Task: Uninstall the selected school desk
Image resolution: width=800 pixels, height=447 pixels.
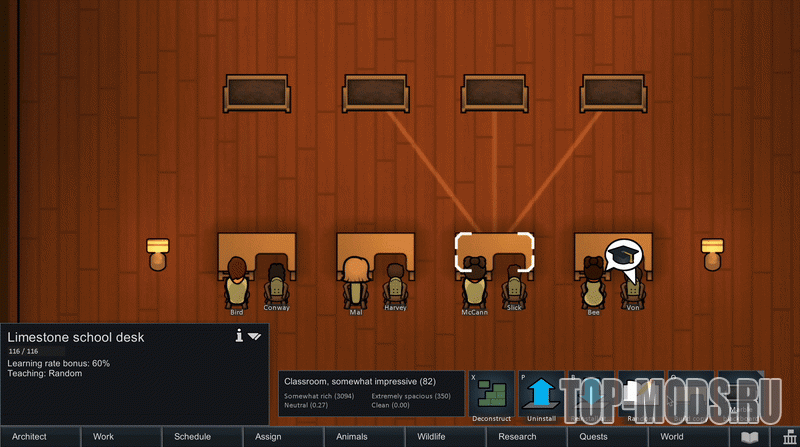Action: point(541,396)
